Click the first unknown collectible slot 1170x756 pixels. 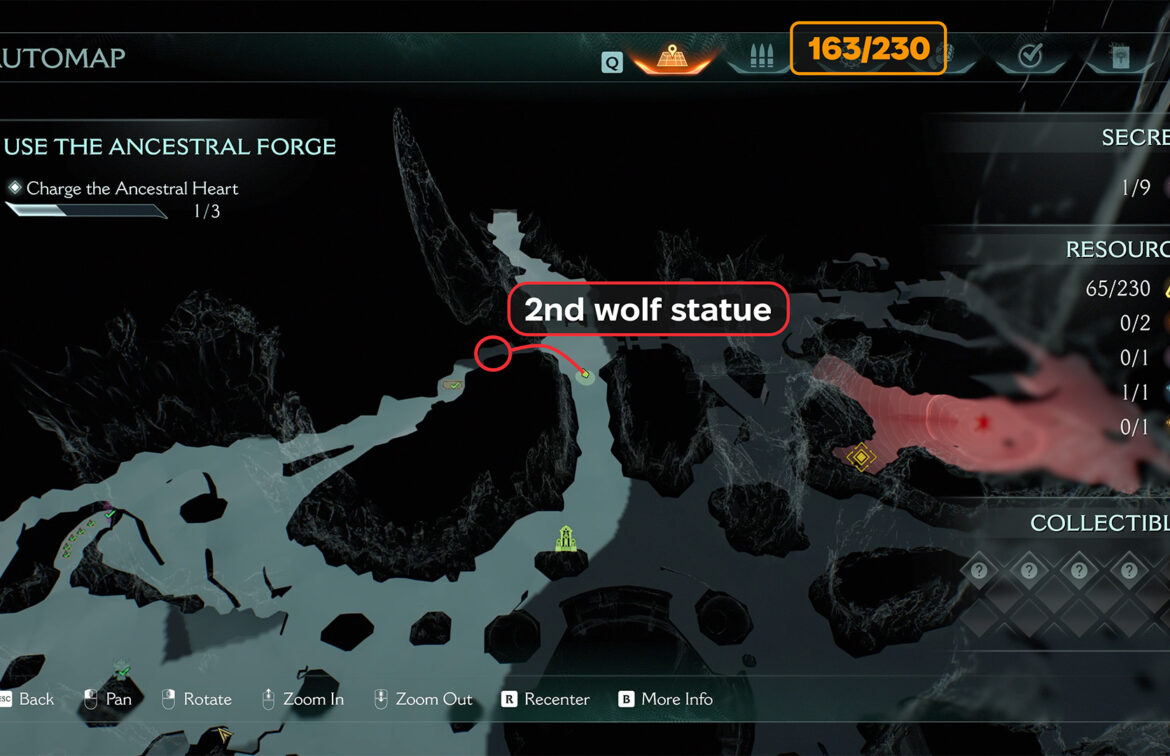point(979,571)
